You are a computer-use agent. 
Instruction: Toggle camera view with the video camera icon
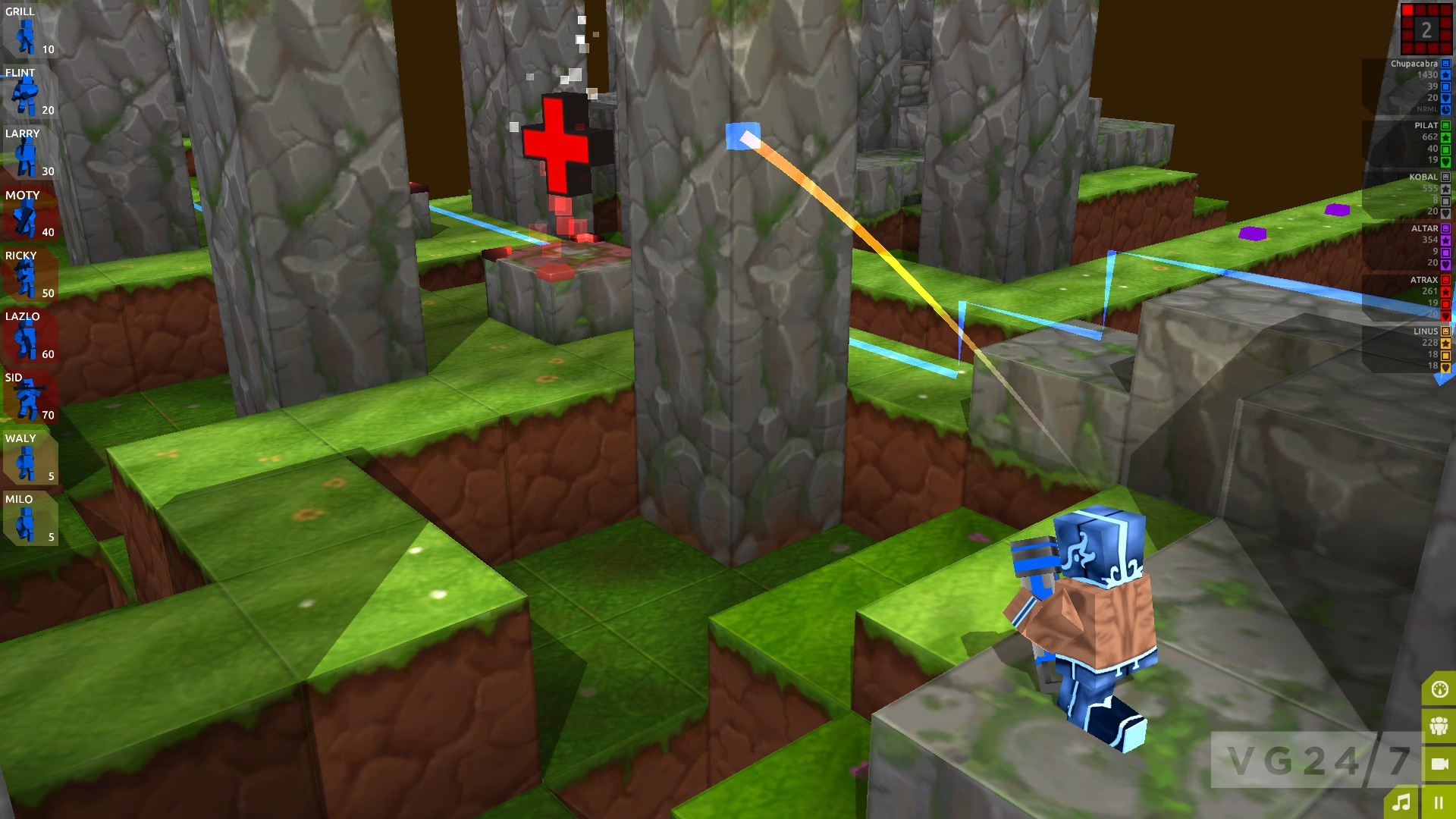tap(1440, 764)
